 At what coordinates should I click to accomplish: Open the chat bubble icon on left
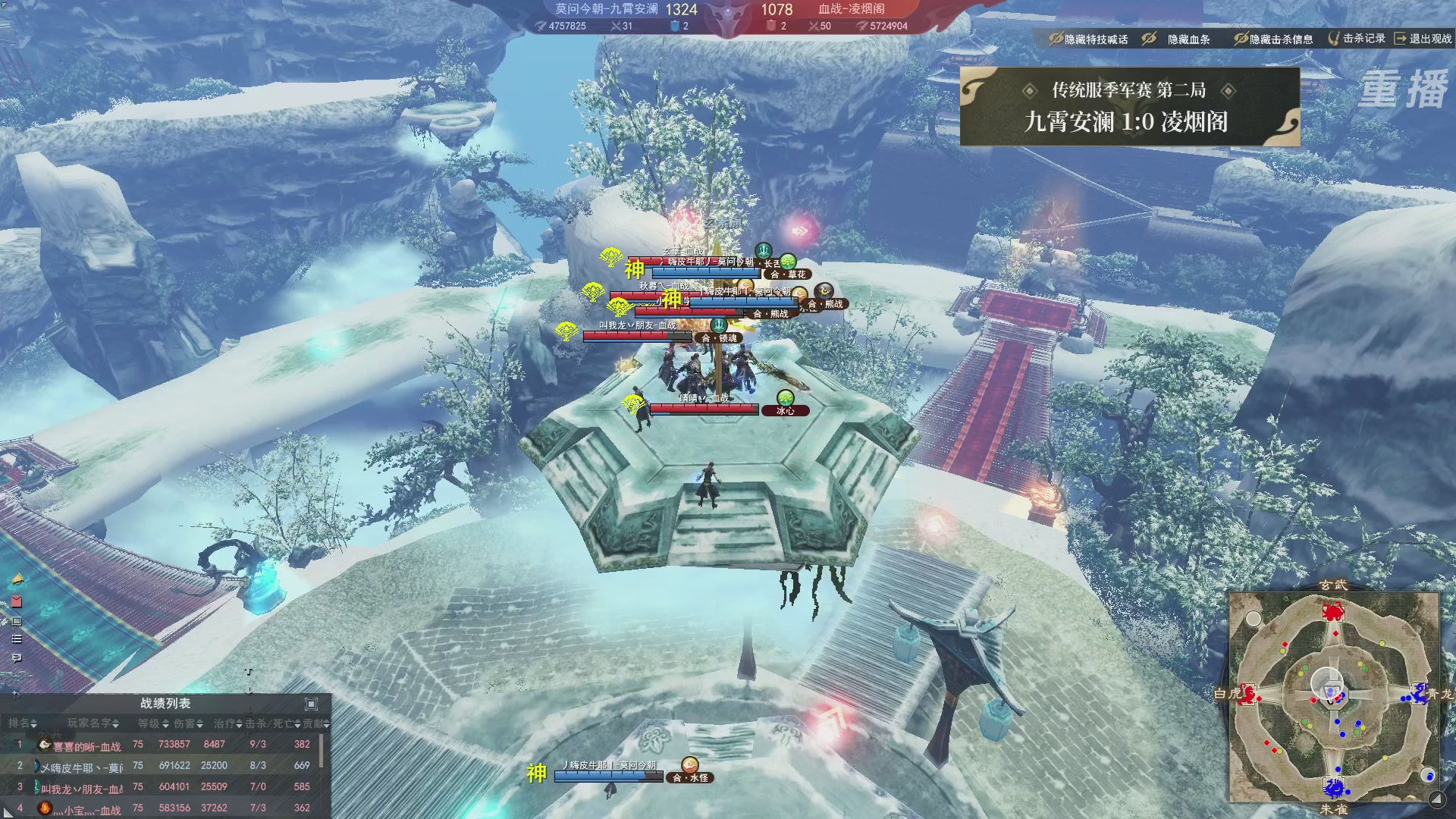(x=17, y=657)
